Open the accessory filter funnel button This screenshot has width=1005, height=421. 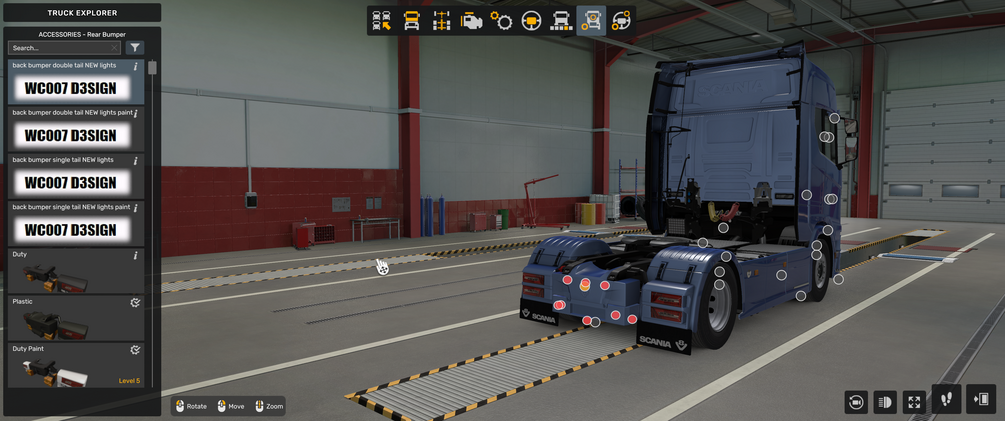pyautogui.click(x=136, y=48)
